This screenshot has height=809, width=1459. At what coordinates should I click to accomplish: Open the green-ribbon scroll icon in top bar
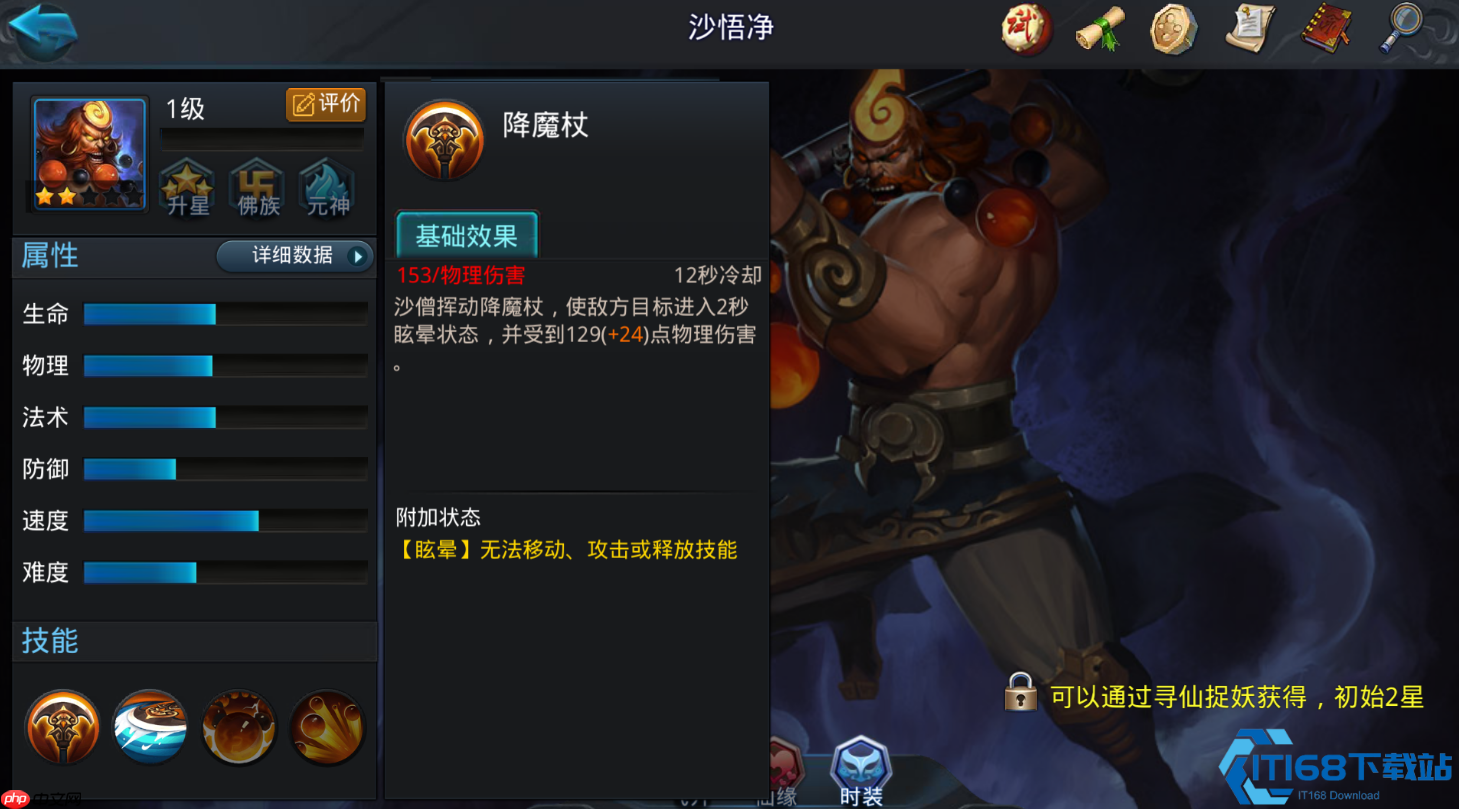click(x=1099, y=30)
